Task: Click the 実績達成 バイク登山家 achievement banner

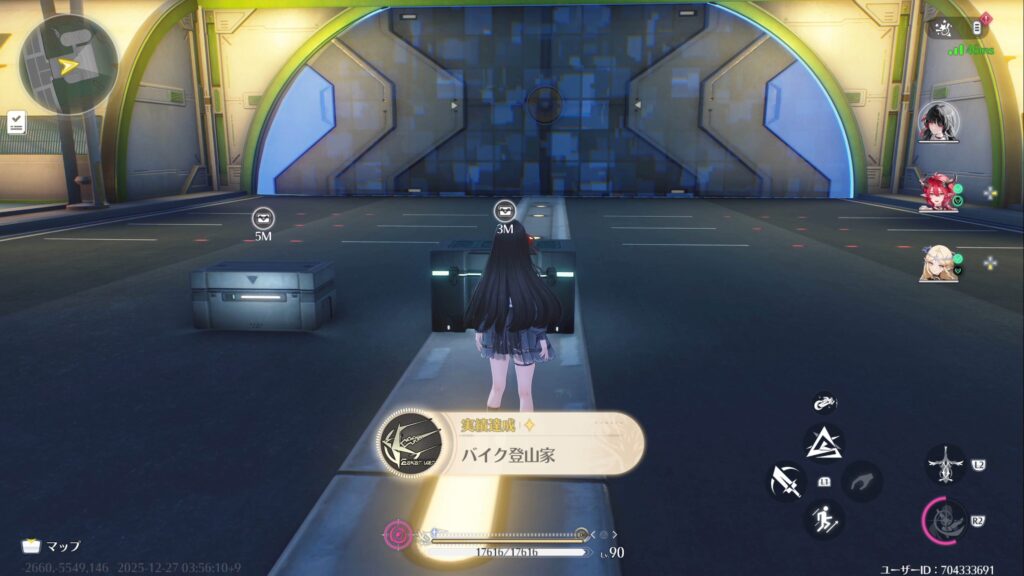Action: 510,444
